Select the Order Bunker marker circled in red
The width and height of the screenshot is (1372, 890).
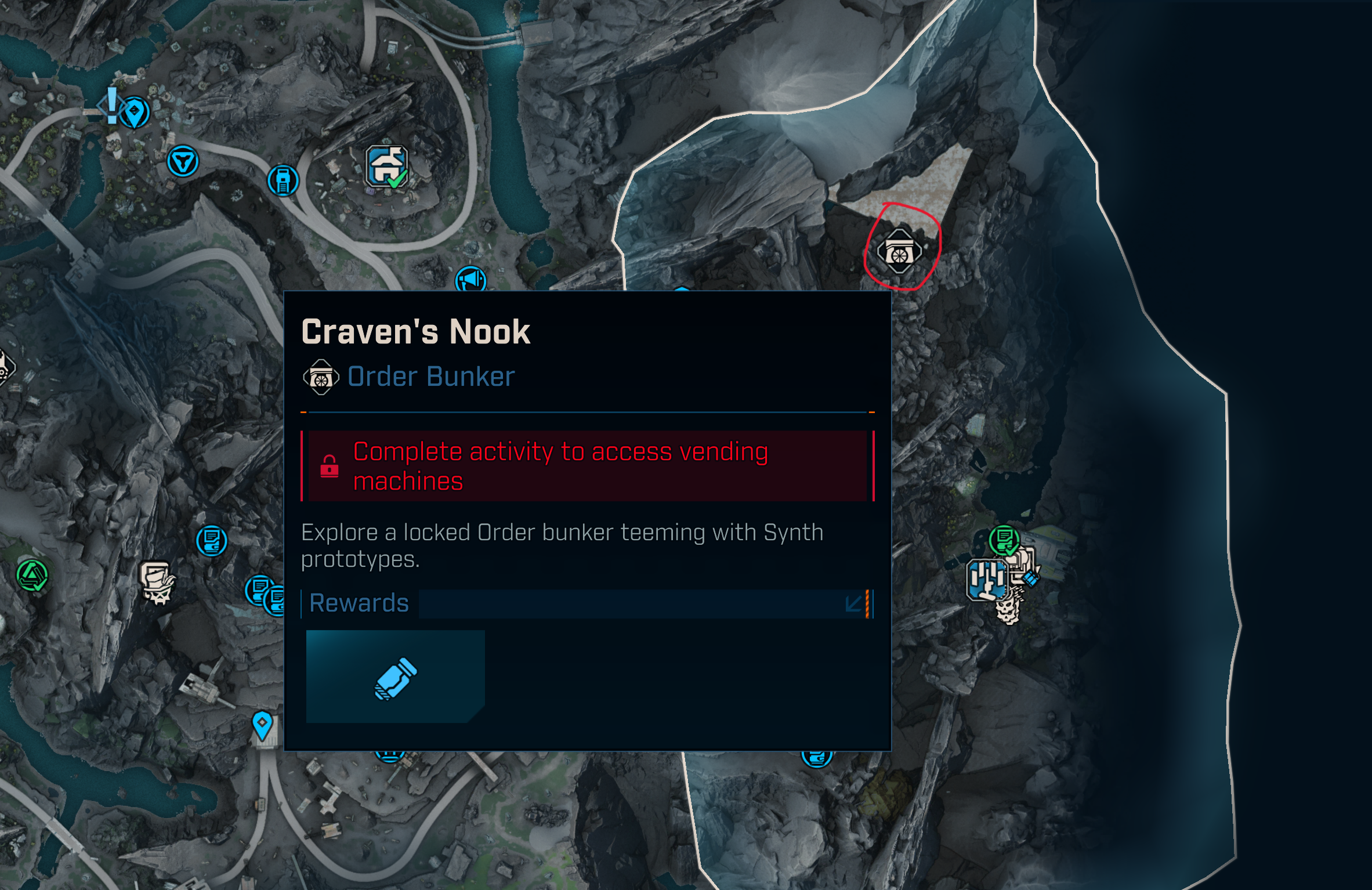point(899,252)
